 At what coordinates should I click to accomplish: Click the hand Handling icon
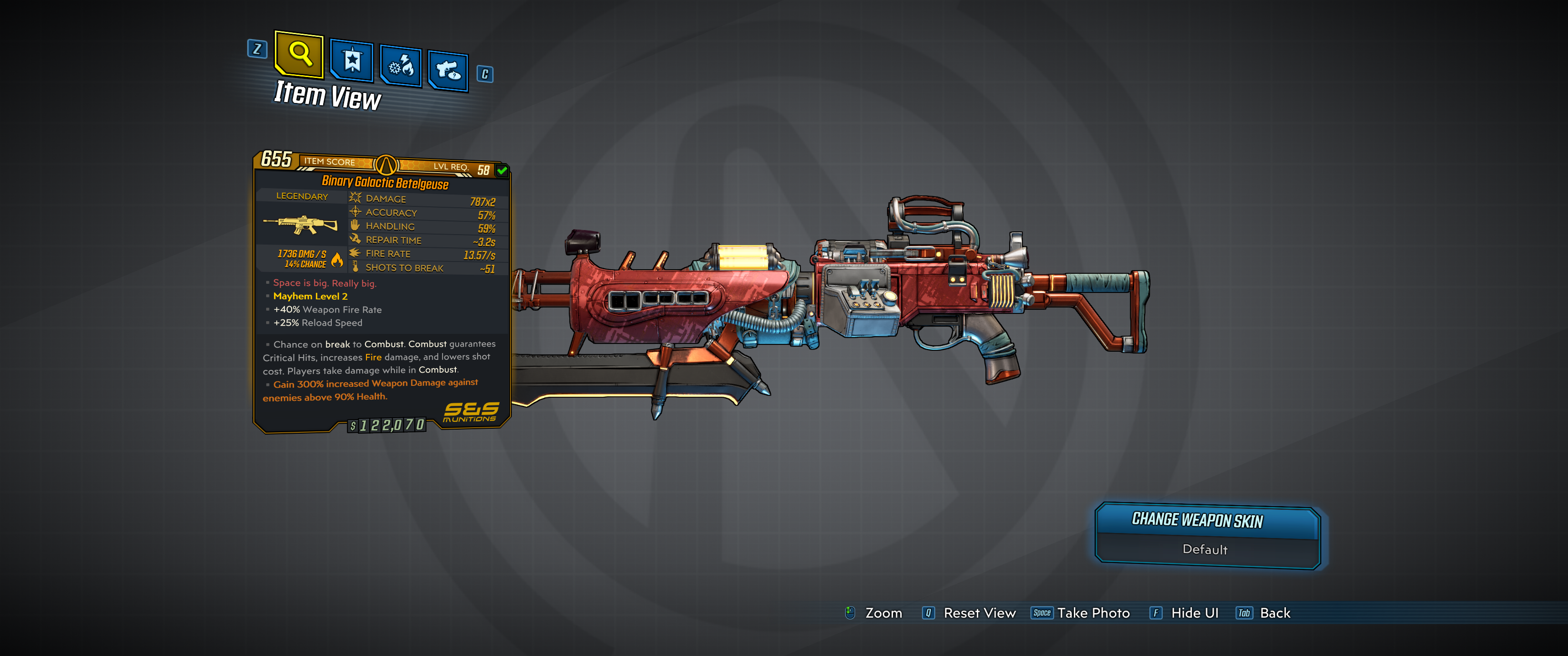click(355, 226)
